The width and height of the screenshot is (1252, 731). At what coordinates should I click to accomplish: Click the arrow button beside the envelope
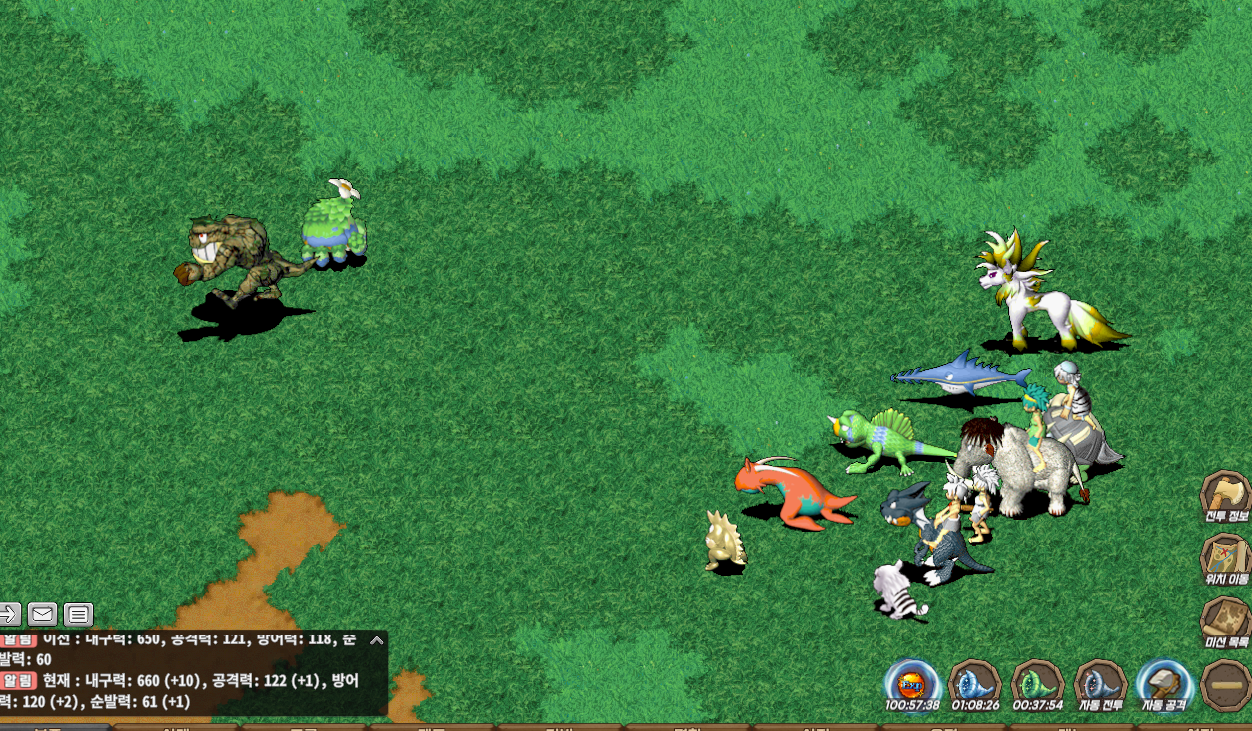pos(9,614)
